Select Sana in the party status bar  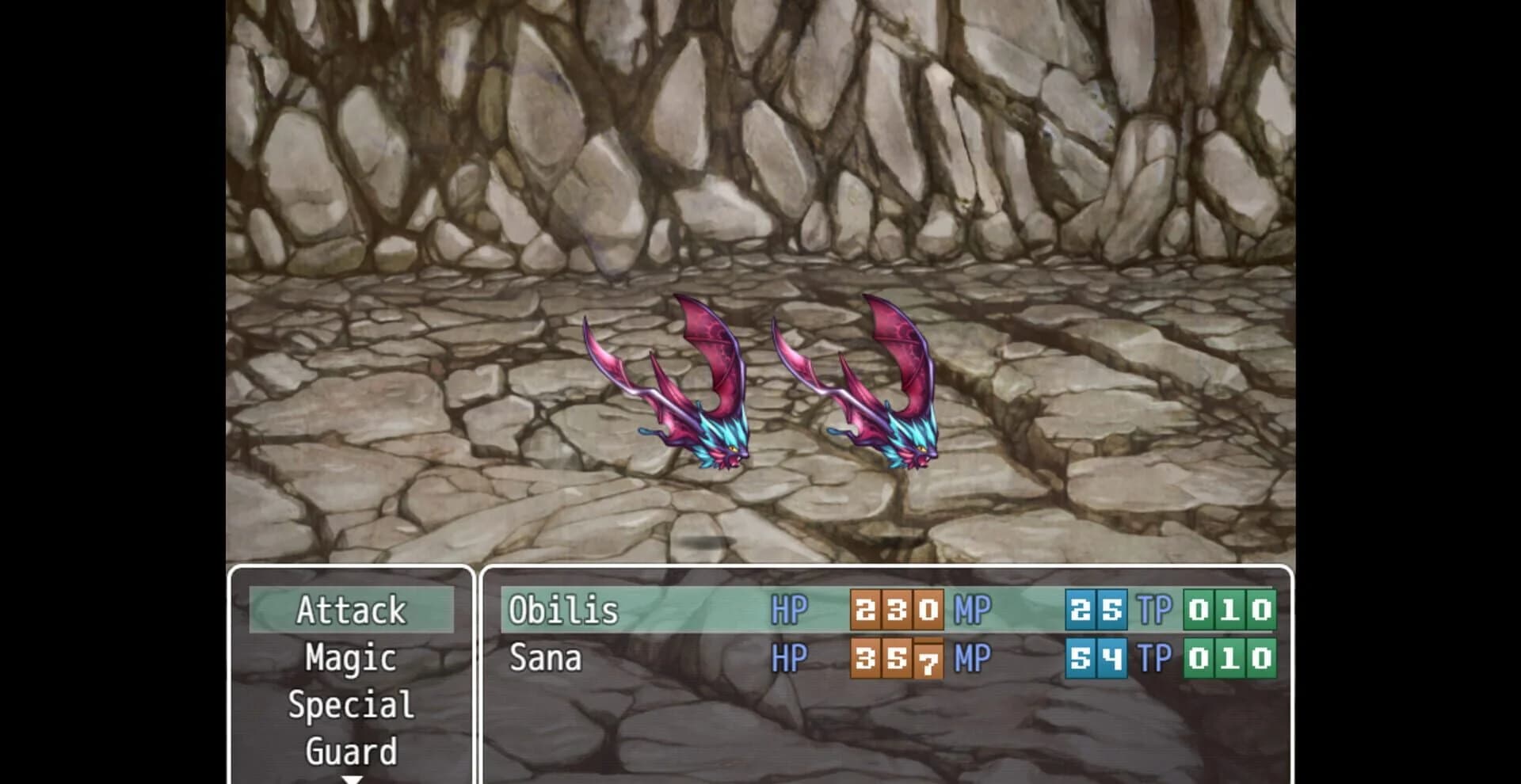(544, 657)
